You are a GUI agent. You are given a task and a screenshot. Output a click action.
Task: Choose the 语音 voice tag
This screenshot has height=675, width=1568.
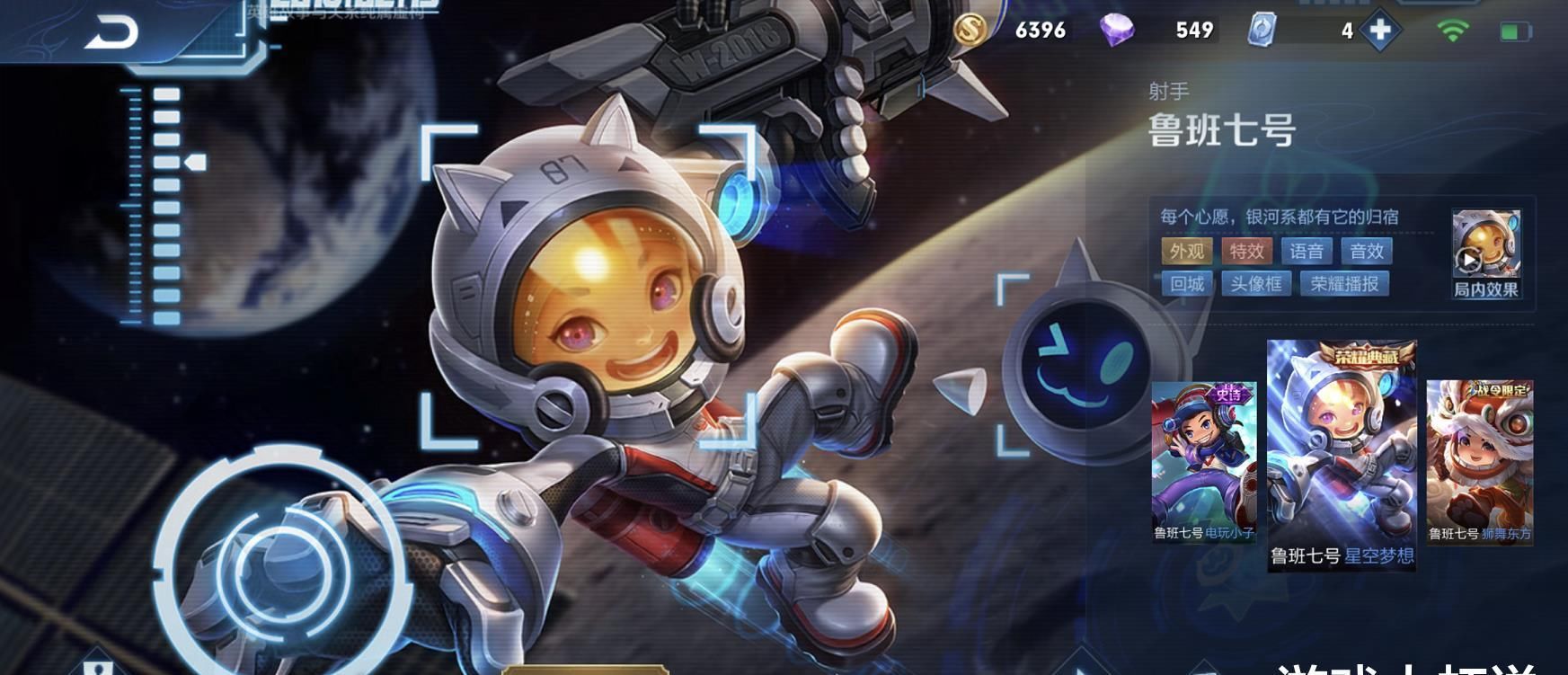[1306, 252]
